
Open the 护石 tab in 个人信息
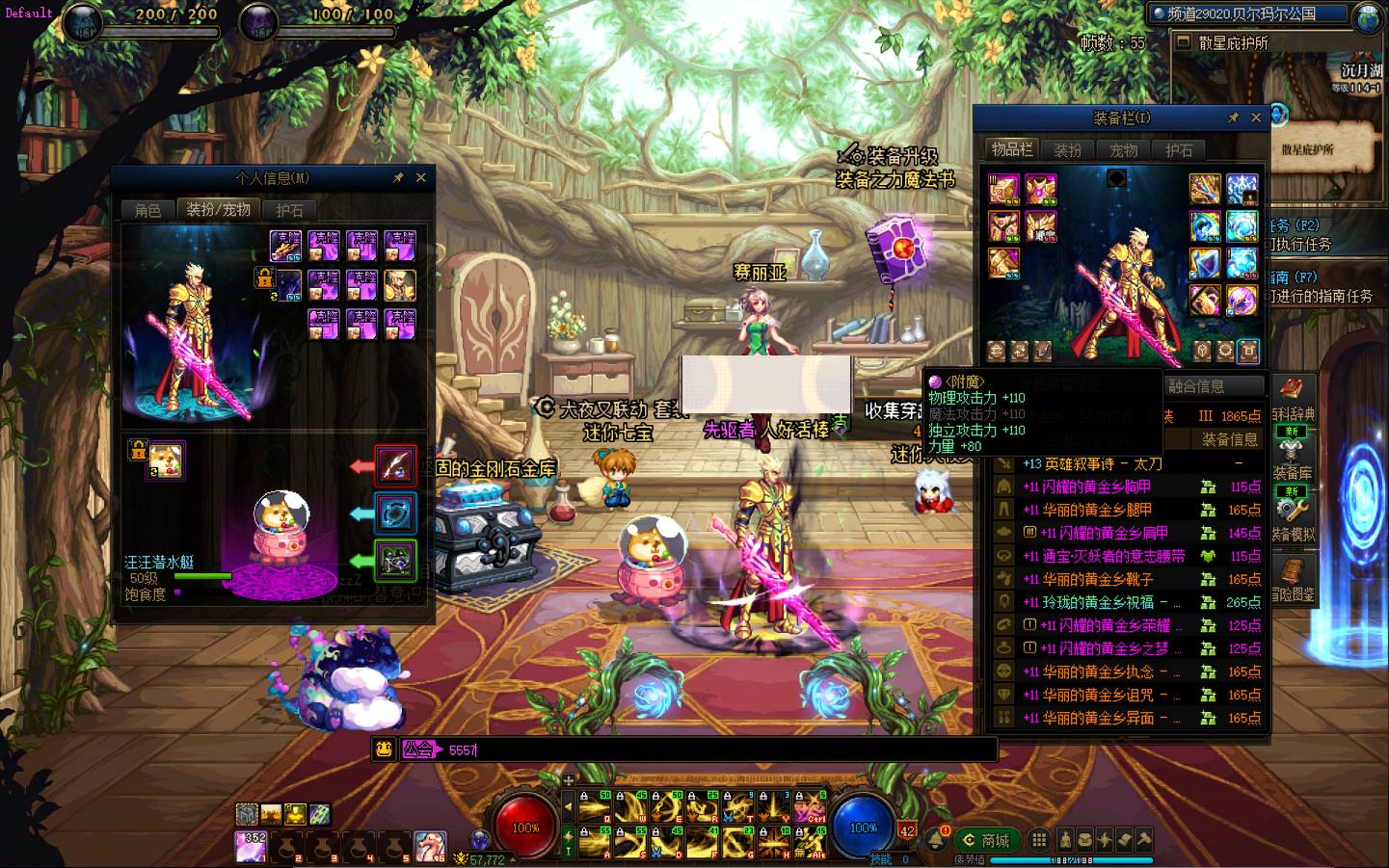tap(289, 210)
